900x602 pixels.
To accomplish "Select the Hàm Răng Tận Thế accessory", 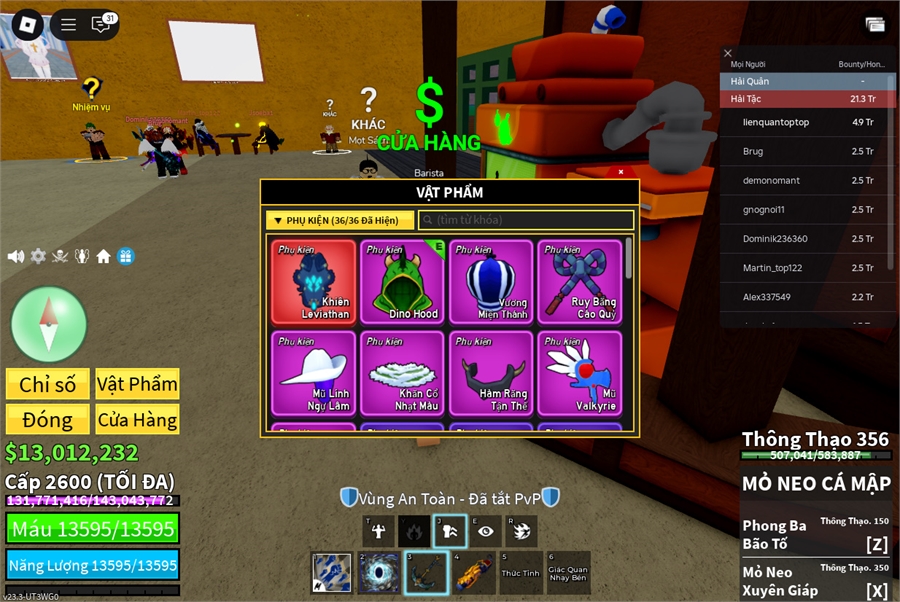I will [491, 373].
